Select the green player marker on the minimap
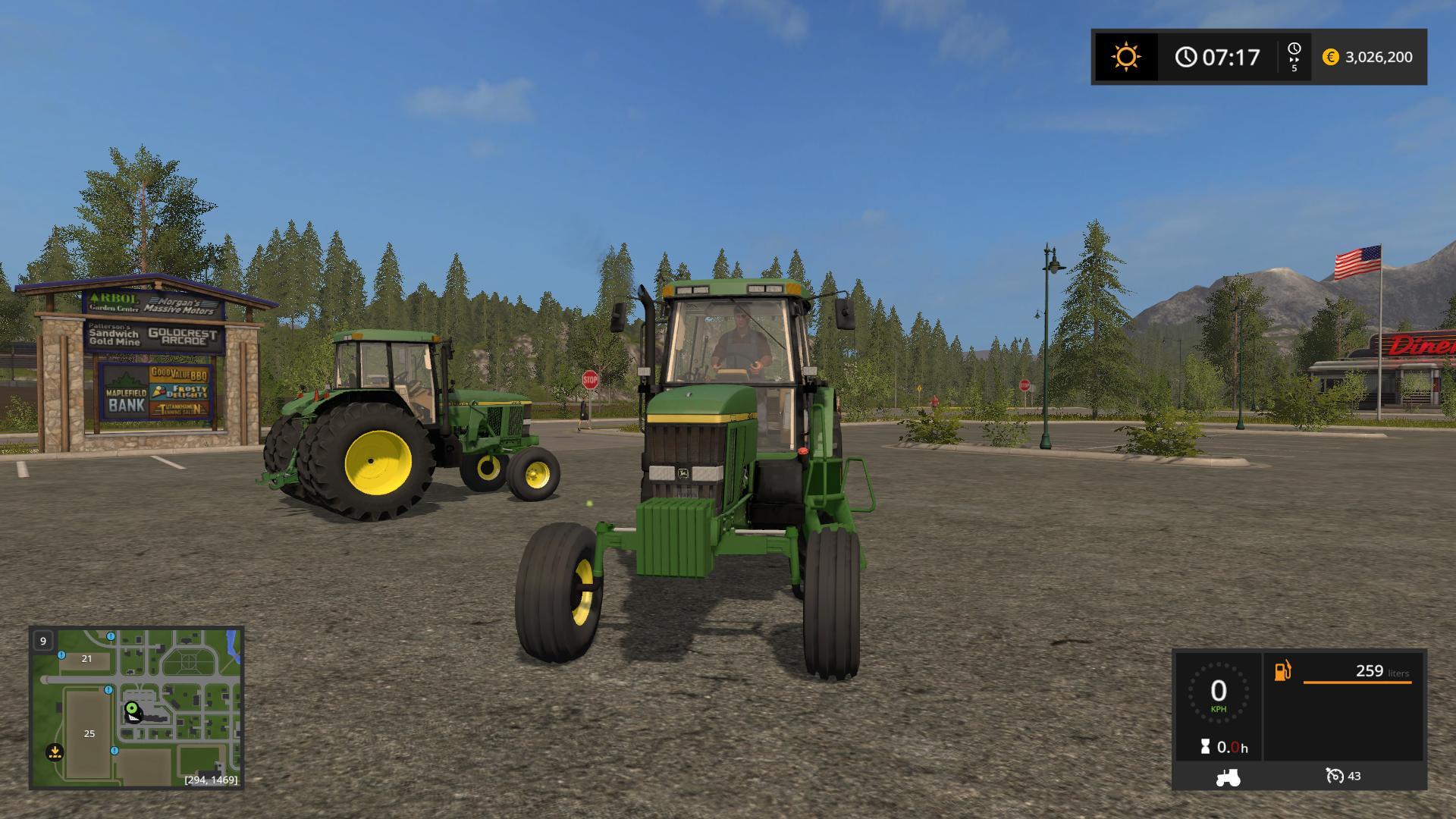Screen dimensions: 1456x819 132,708
